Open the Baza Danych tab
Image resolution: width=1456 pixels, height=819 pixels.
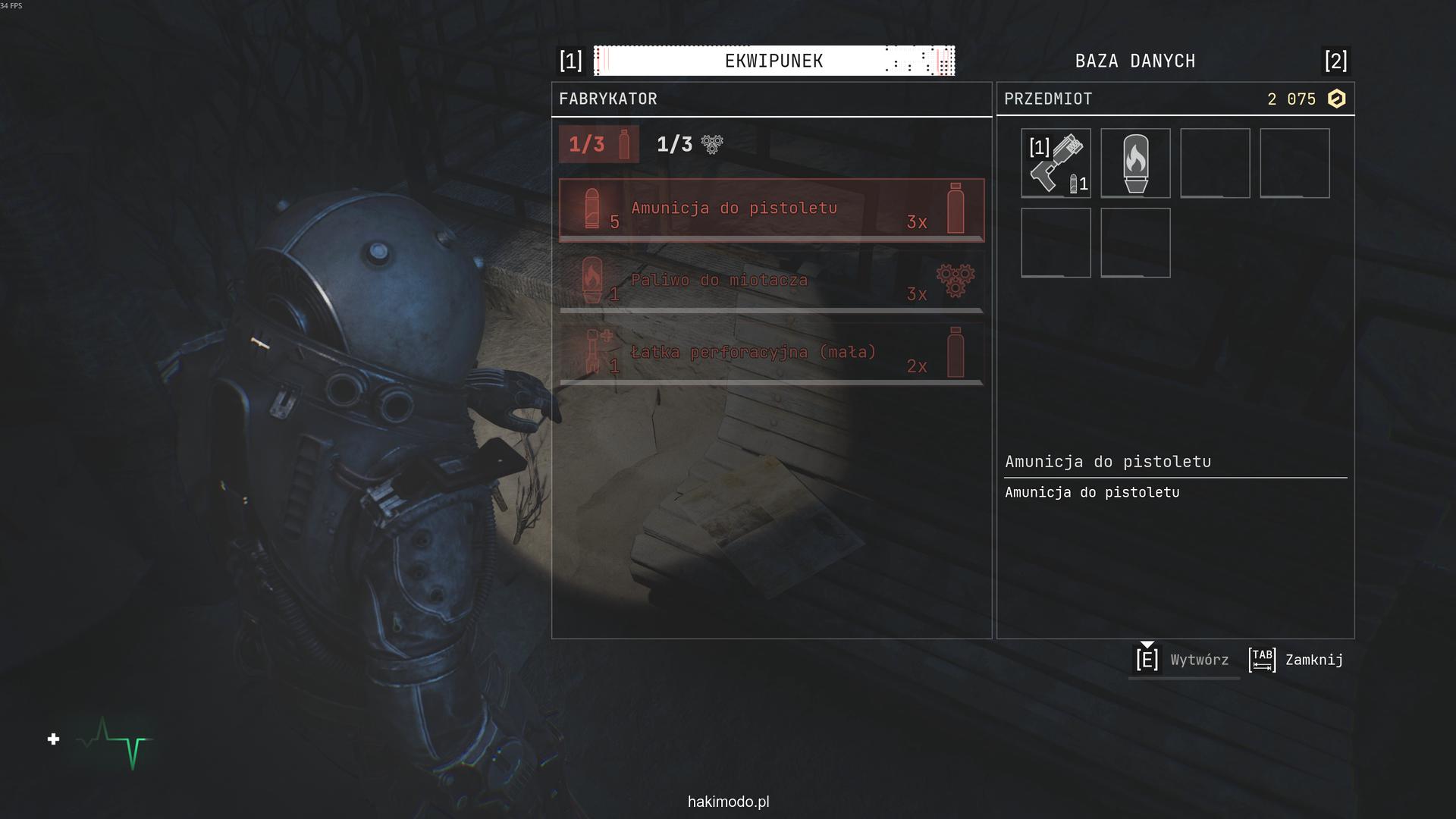point(1134,61)
